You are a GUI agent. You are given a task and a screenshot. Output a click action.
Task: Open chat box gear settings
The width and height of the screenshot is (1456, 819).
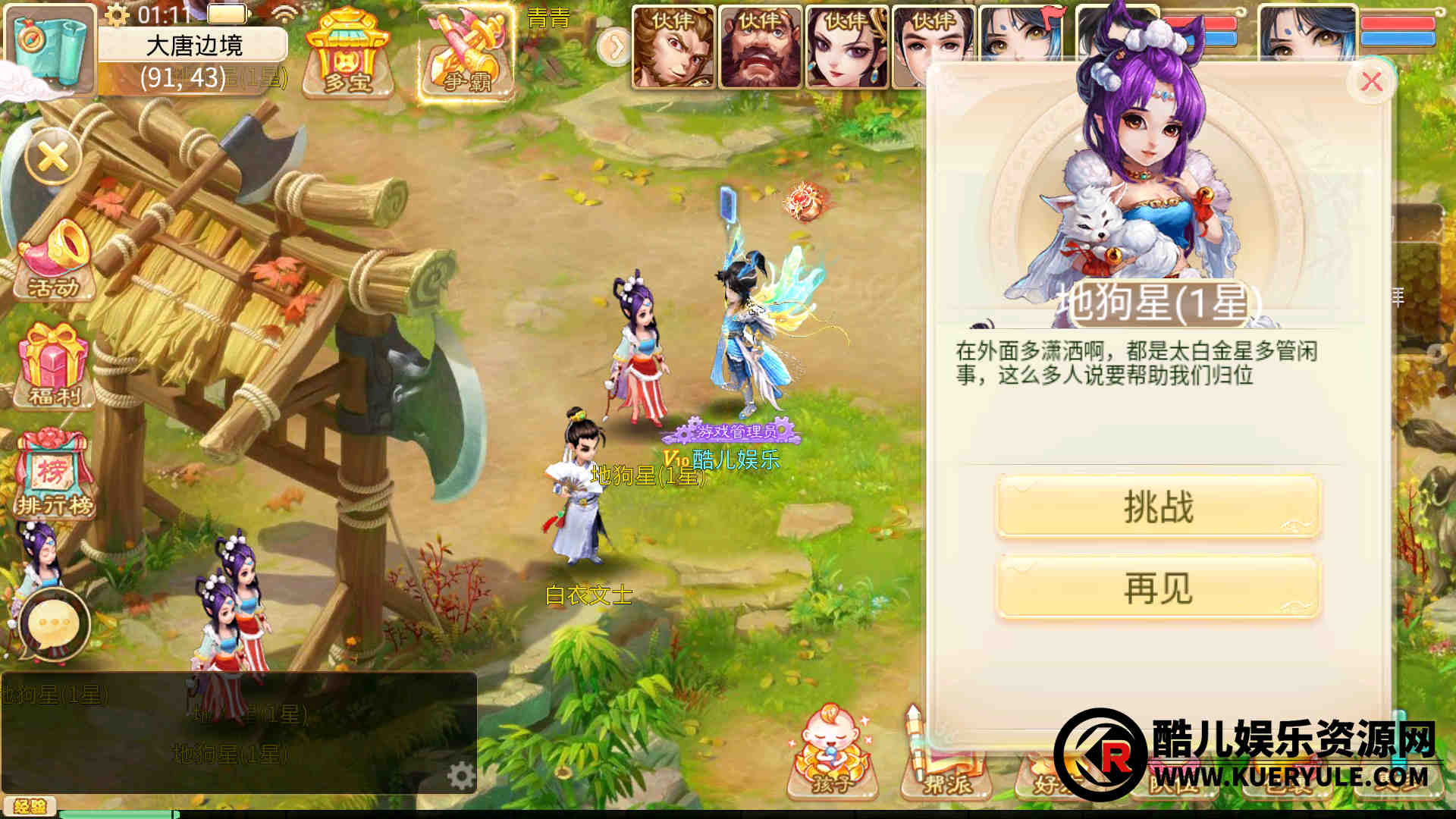(x=460, y=776)
